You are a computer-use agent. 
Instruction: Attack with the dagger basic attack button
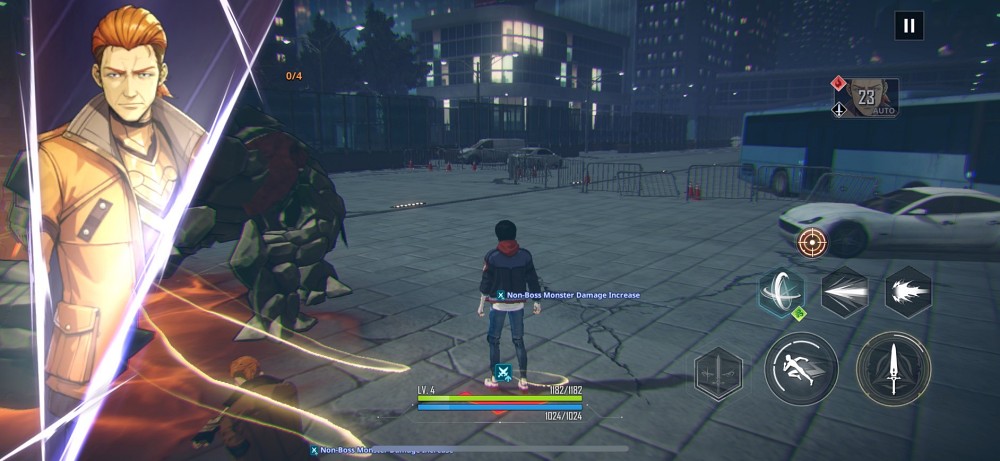tap(893, 369)
